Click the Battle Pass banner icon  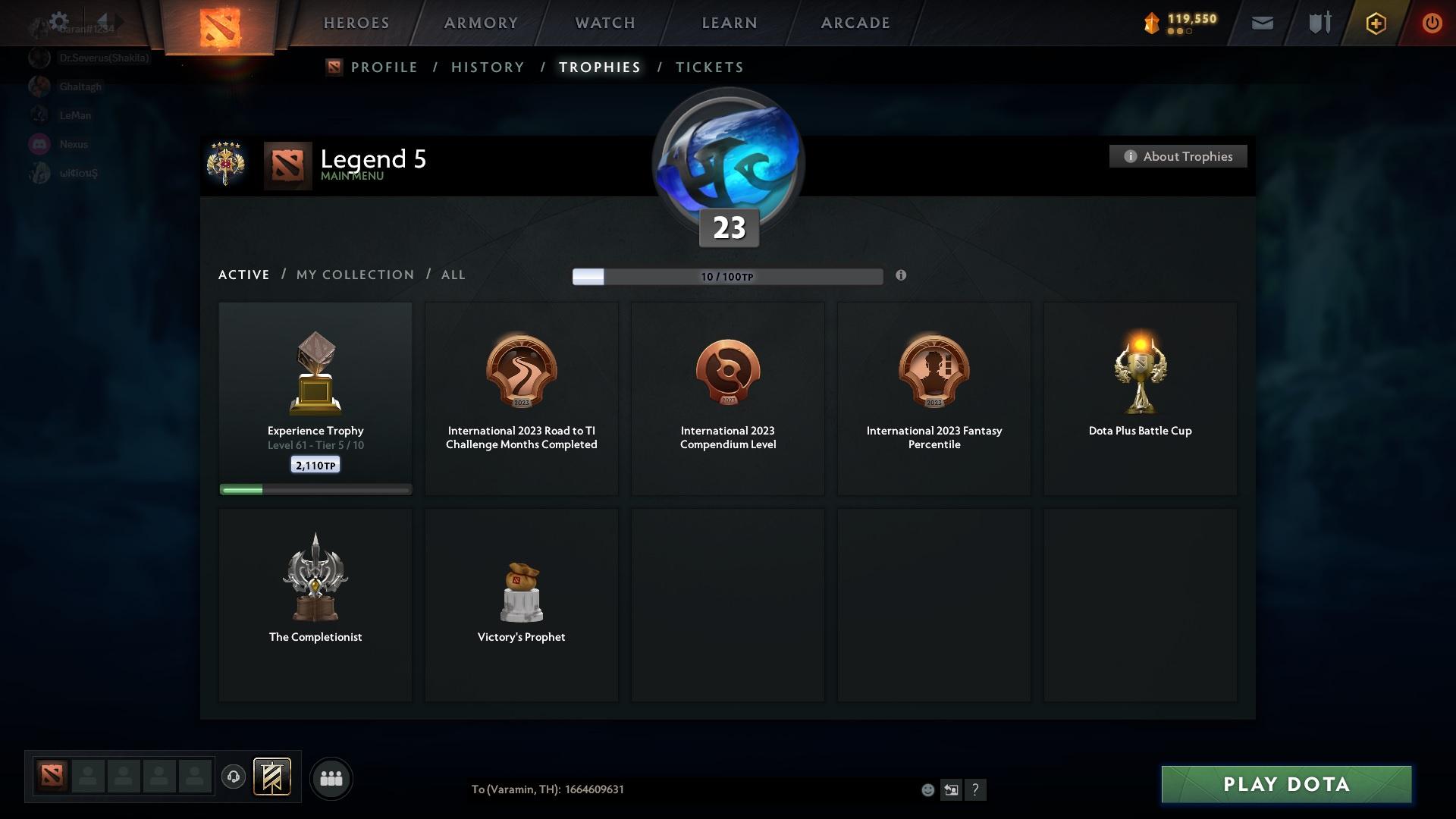273,777
